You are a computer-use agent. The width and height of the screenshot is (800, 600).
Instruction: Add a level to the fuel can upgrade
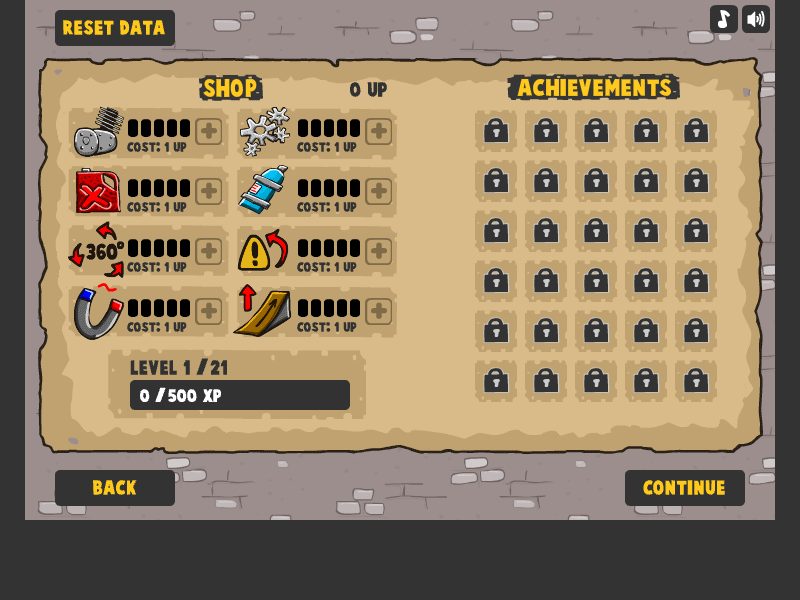(208, 191)
